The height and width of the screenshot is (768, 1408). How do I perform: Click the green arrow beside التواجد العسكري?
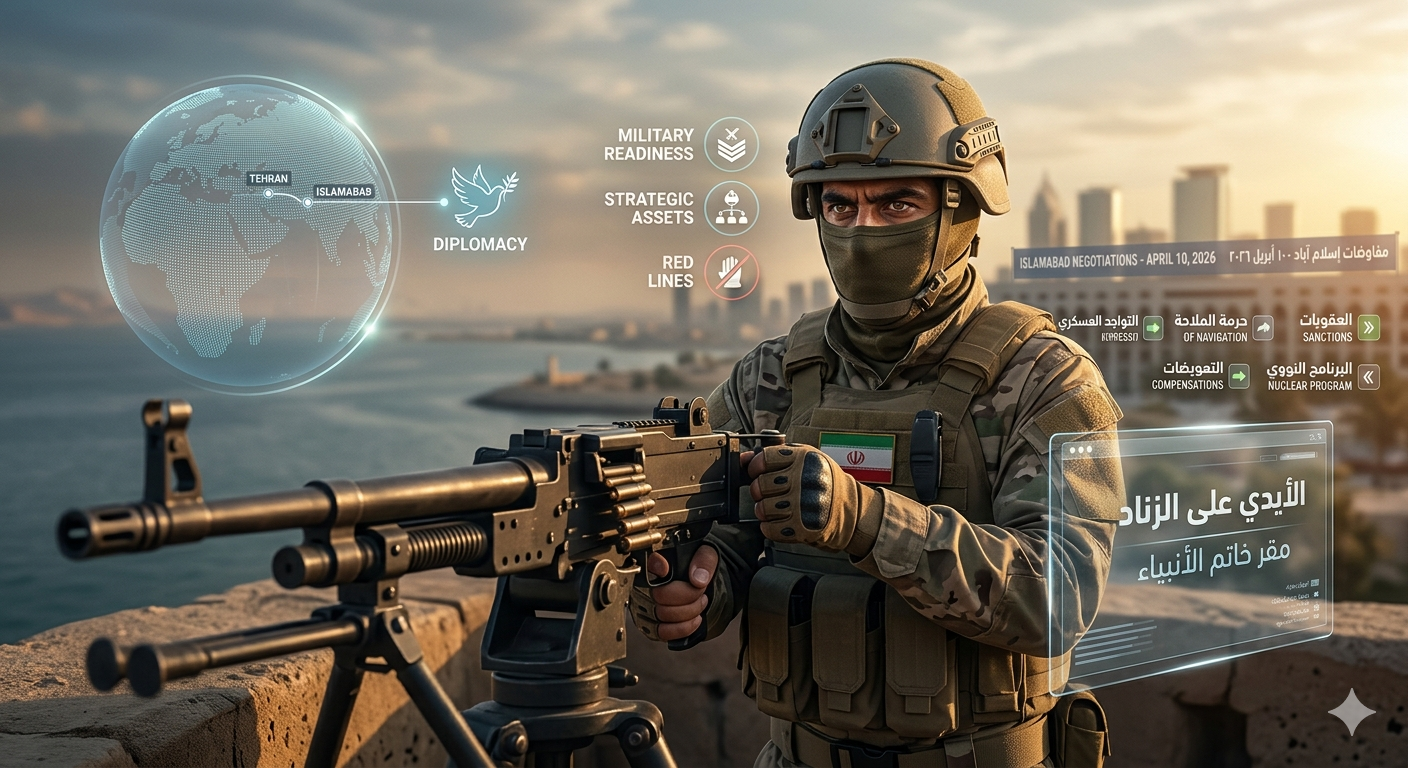coord(1153,327)
